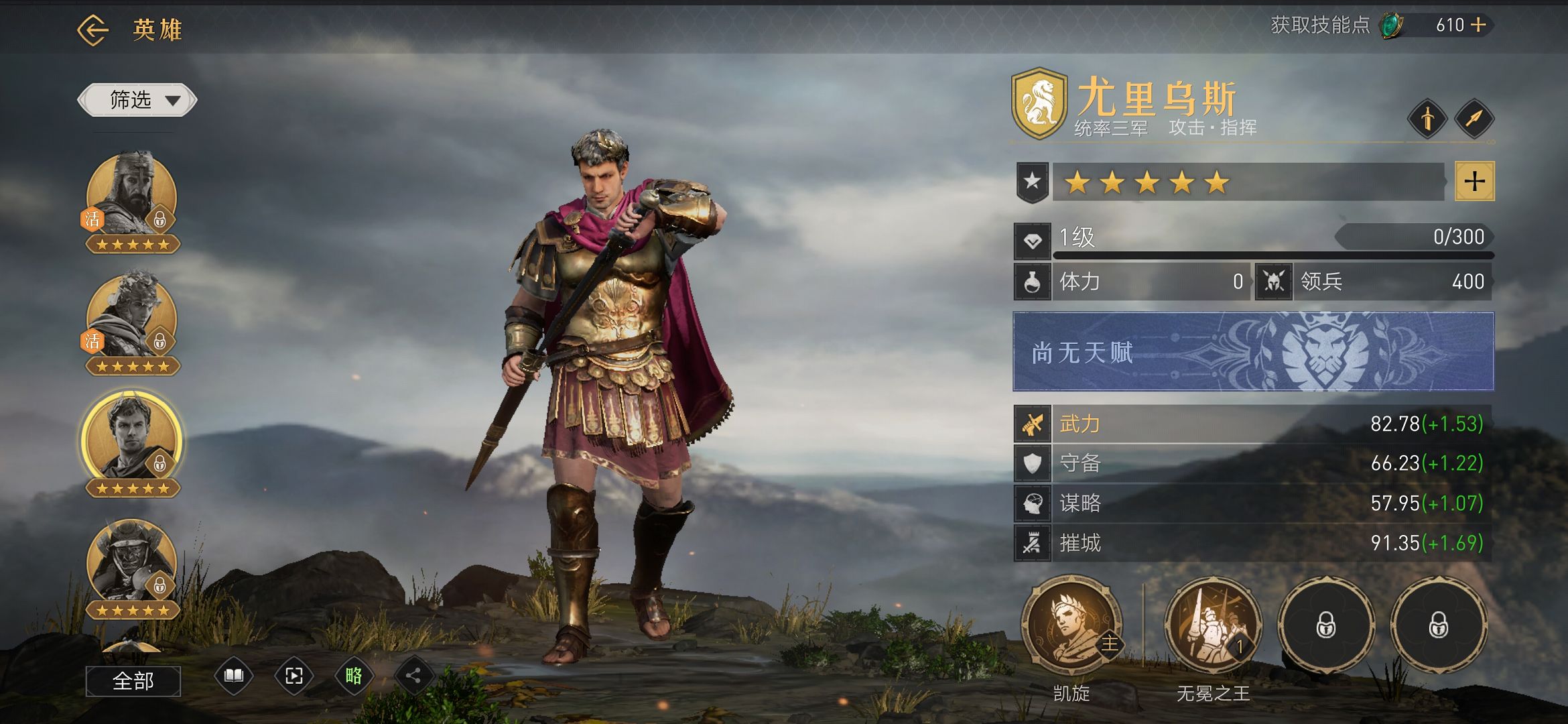Viewport: 1568px width, 724px height.
Task: Select the bearded helmeted hero portrait
Action: (132, 194)
